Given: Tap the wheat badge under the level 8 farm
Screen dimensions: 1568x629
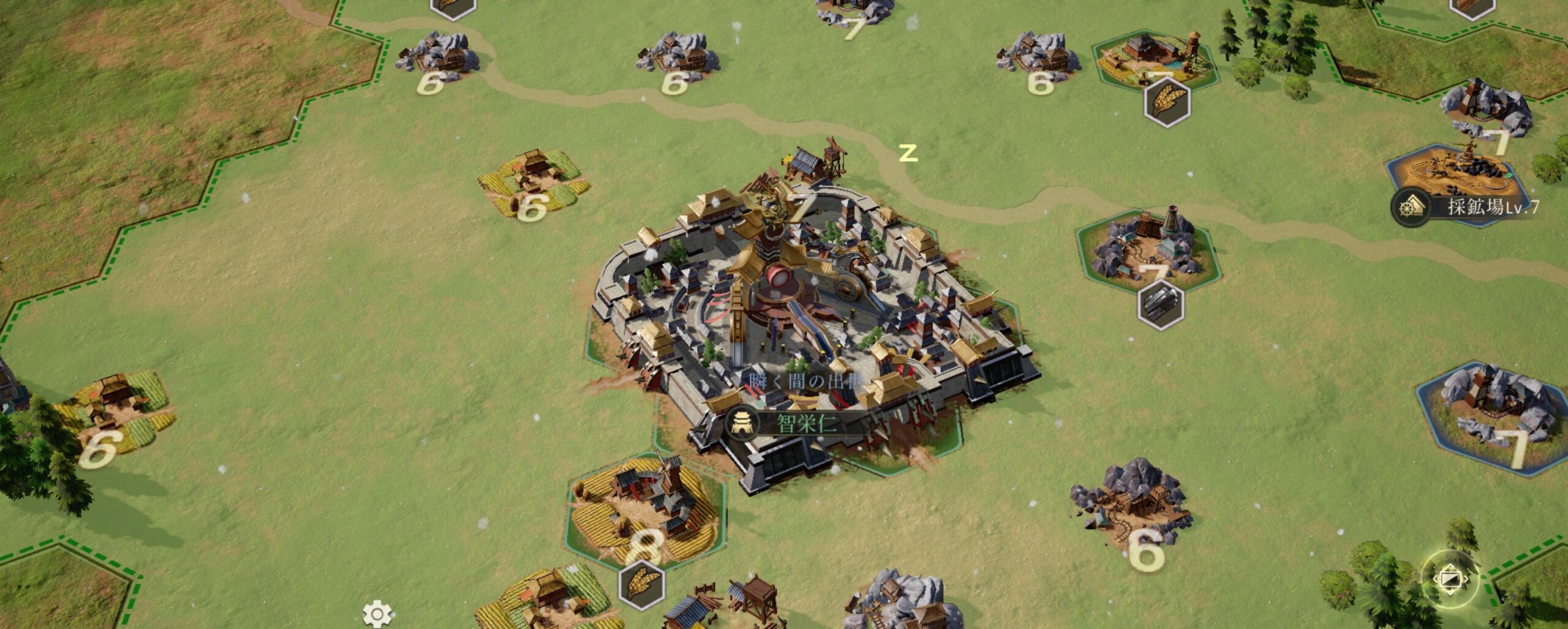Looking at the screenshot, I should click(641, 585).
